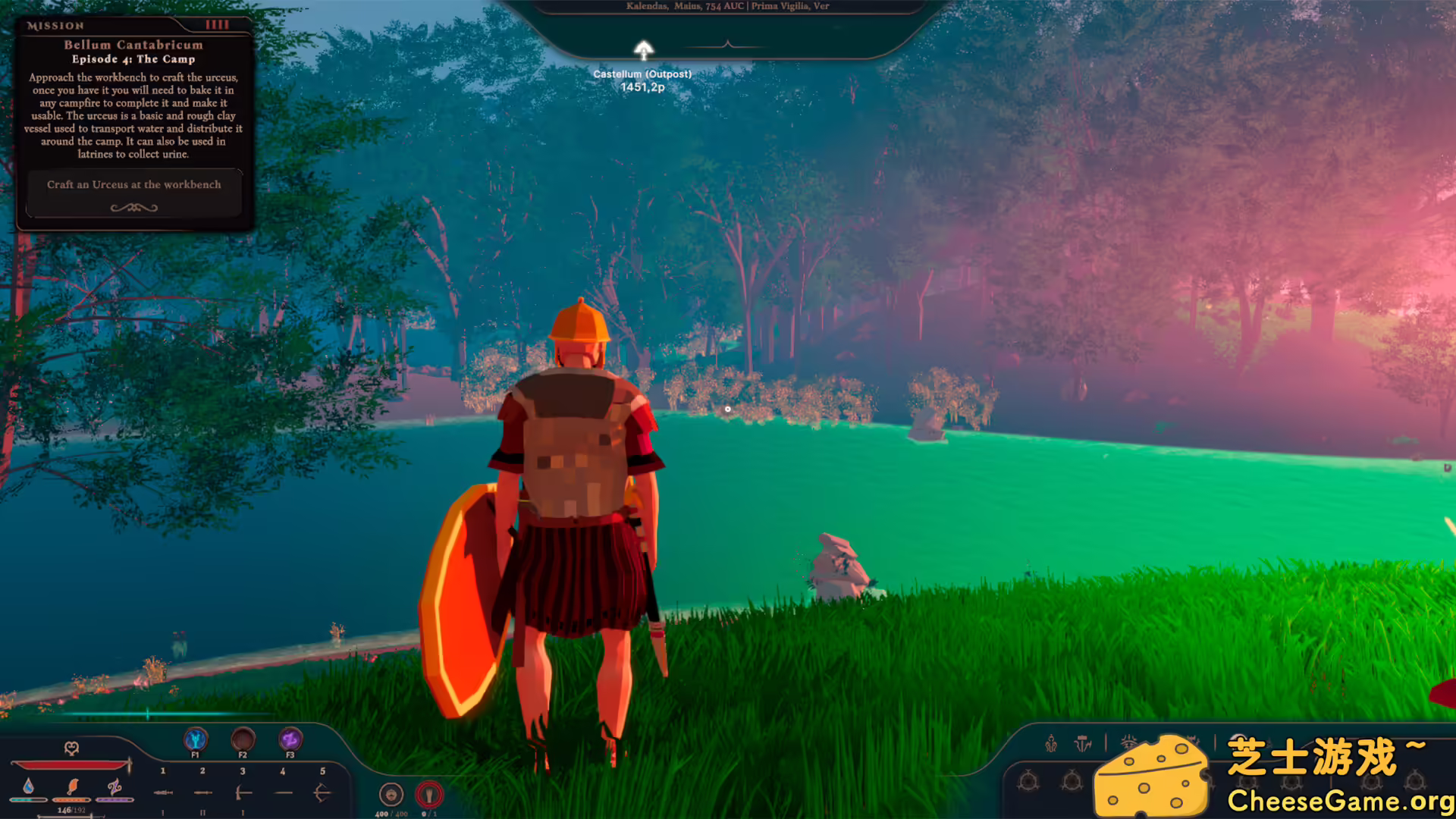Image resolution: width=1456 pixels, height=819 pixels.
Task: Select the pilum in hotbar slot 1
Action: [162, 792]
